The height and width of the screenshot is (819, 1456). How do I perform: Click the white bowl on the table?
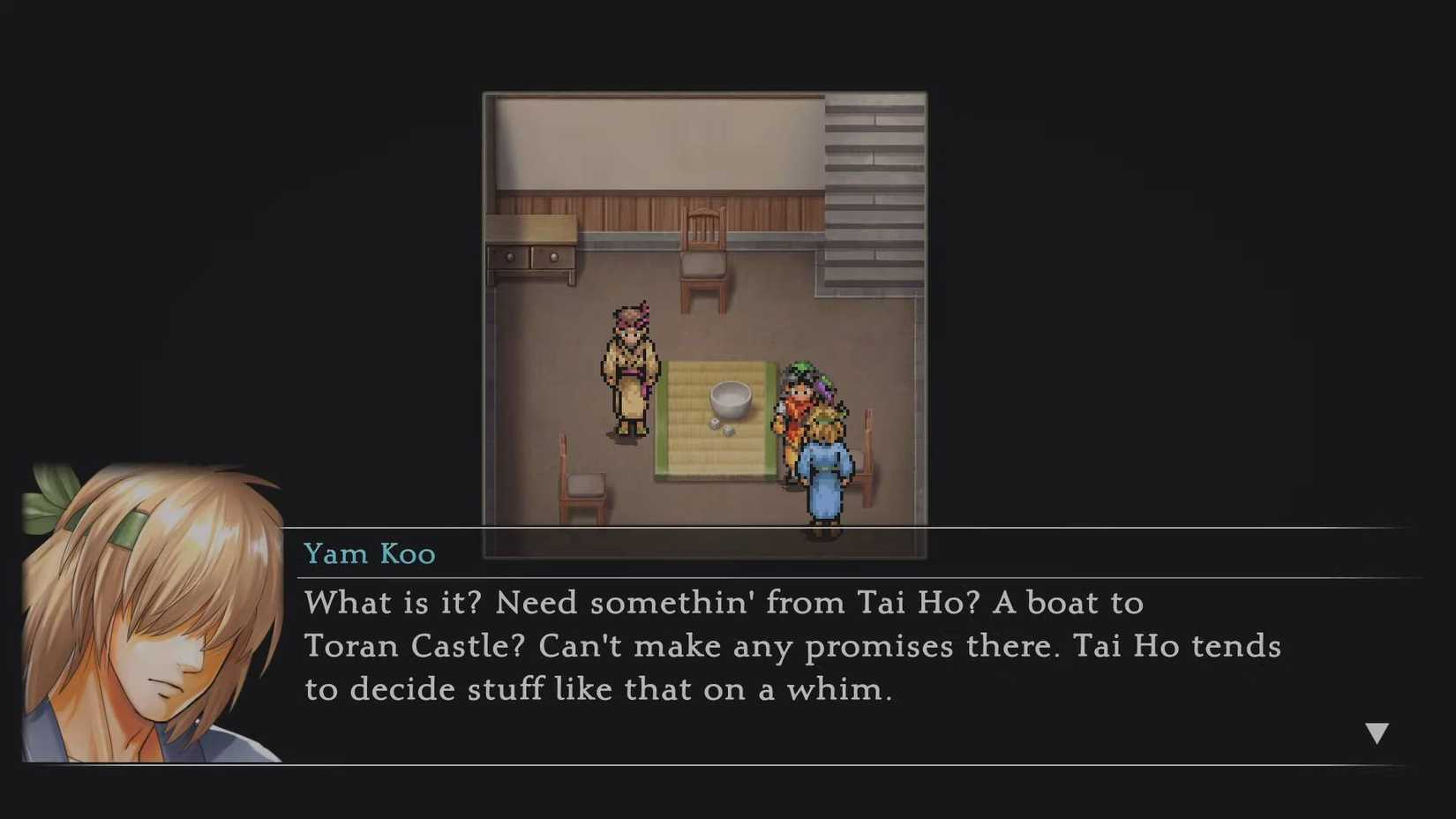point(729,395)
